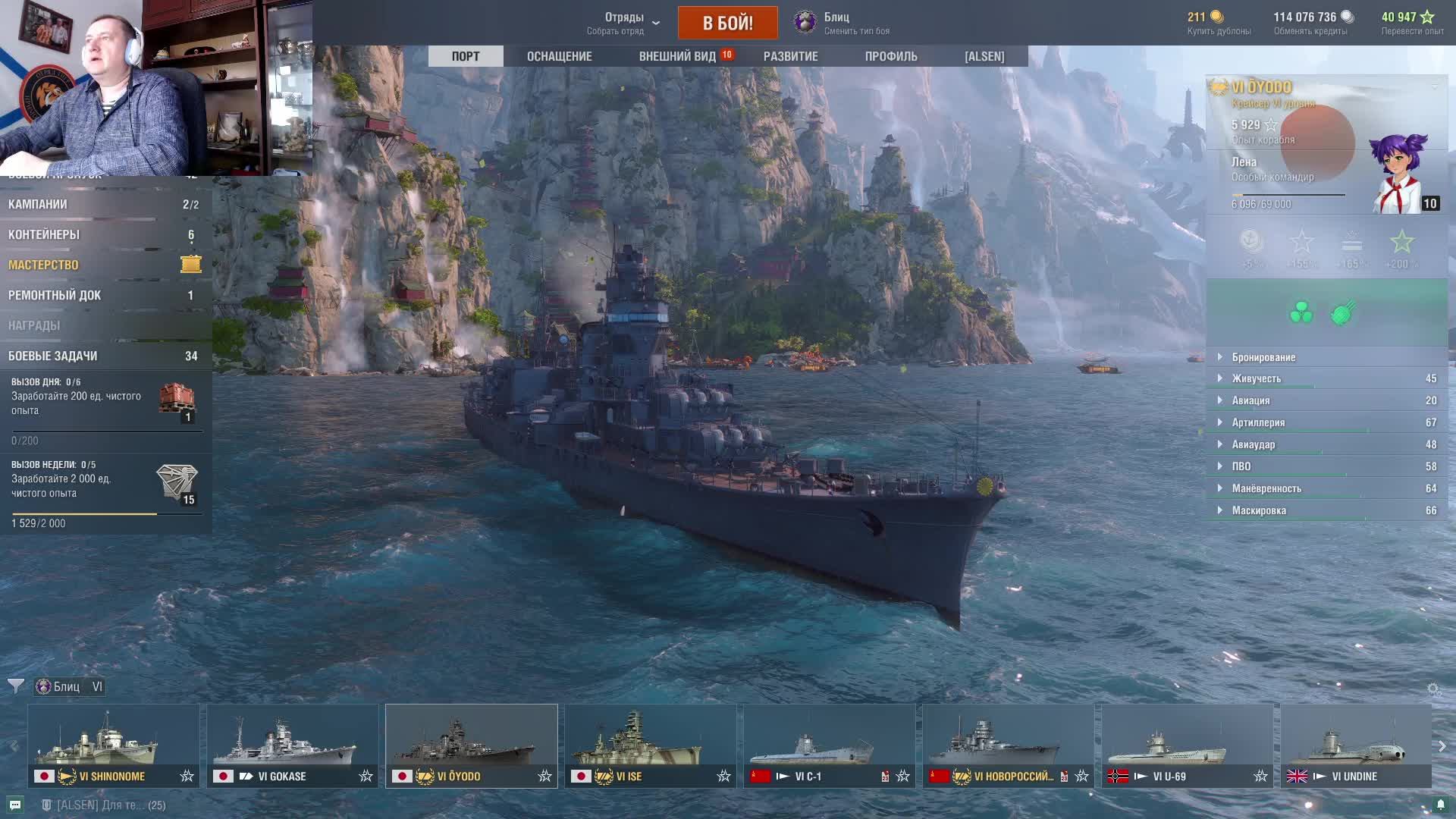Select the VI Shinonome ship card
1456x819 pixels.
[x=114, y=745]
